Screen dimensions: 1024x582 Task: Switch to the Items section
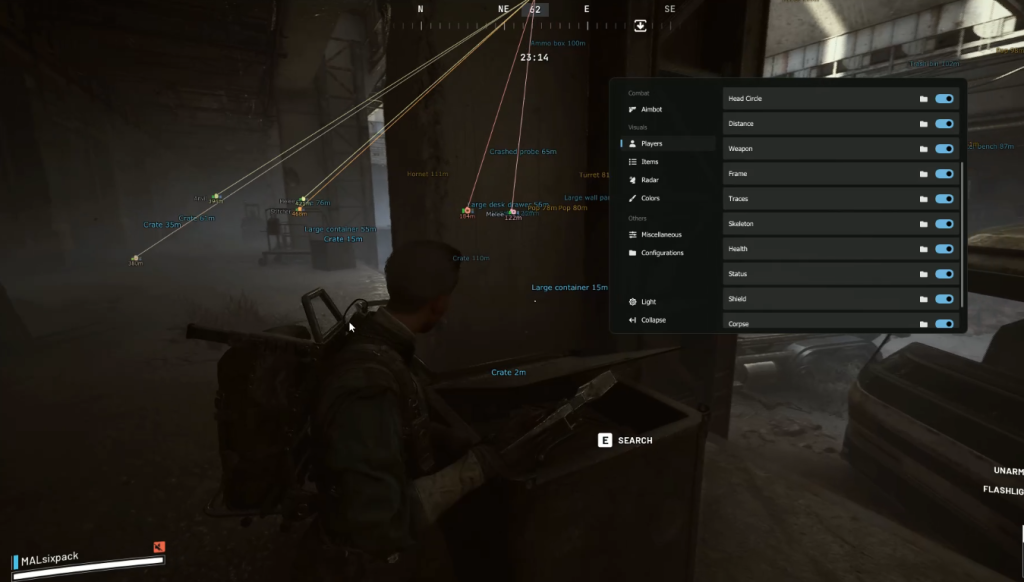650,162
